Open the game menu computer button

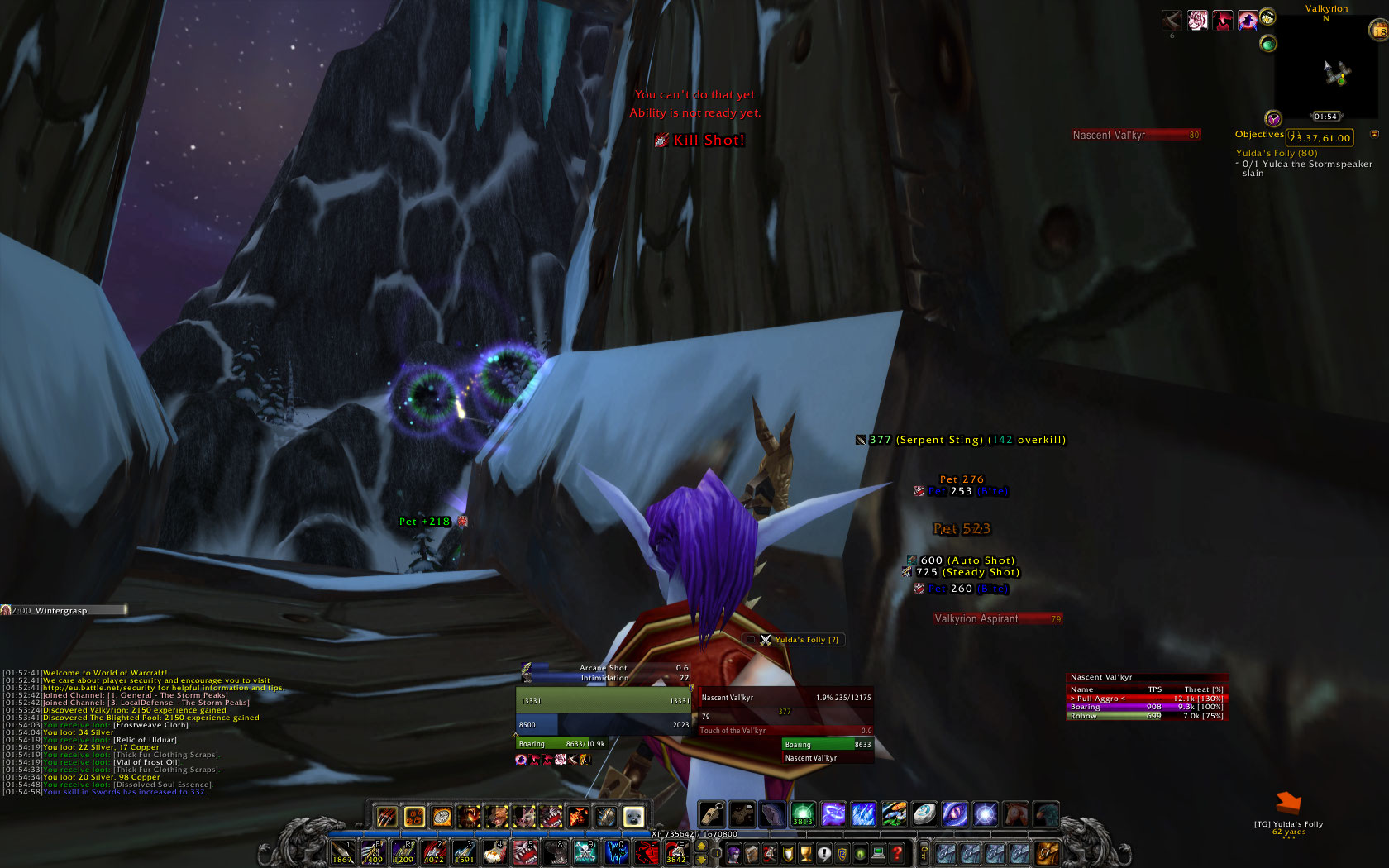[879, 853]
